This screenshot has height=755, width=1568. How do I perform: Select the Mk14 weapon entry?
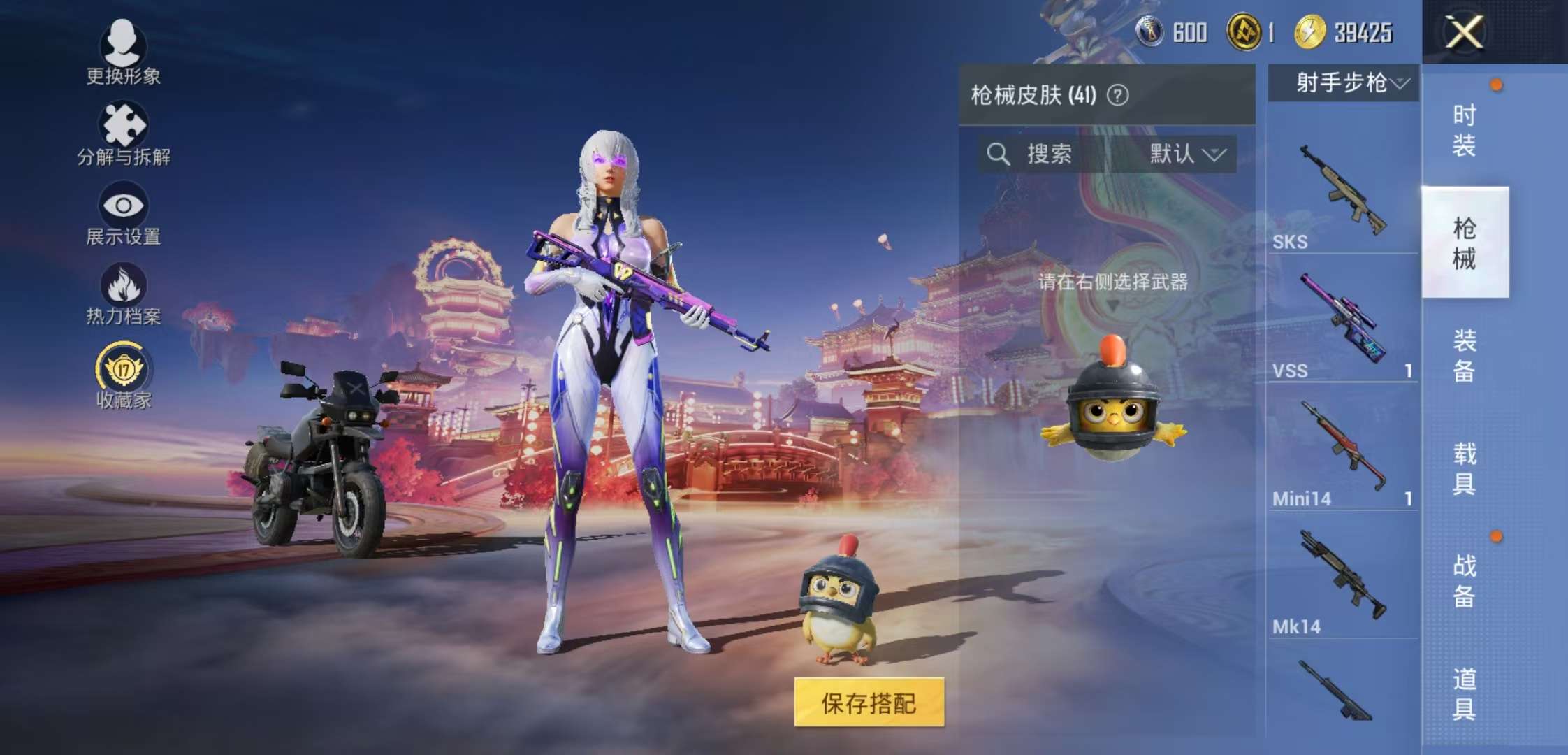1342,591
